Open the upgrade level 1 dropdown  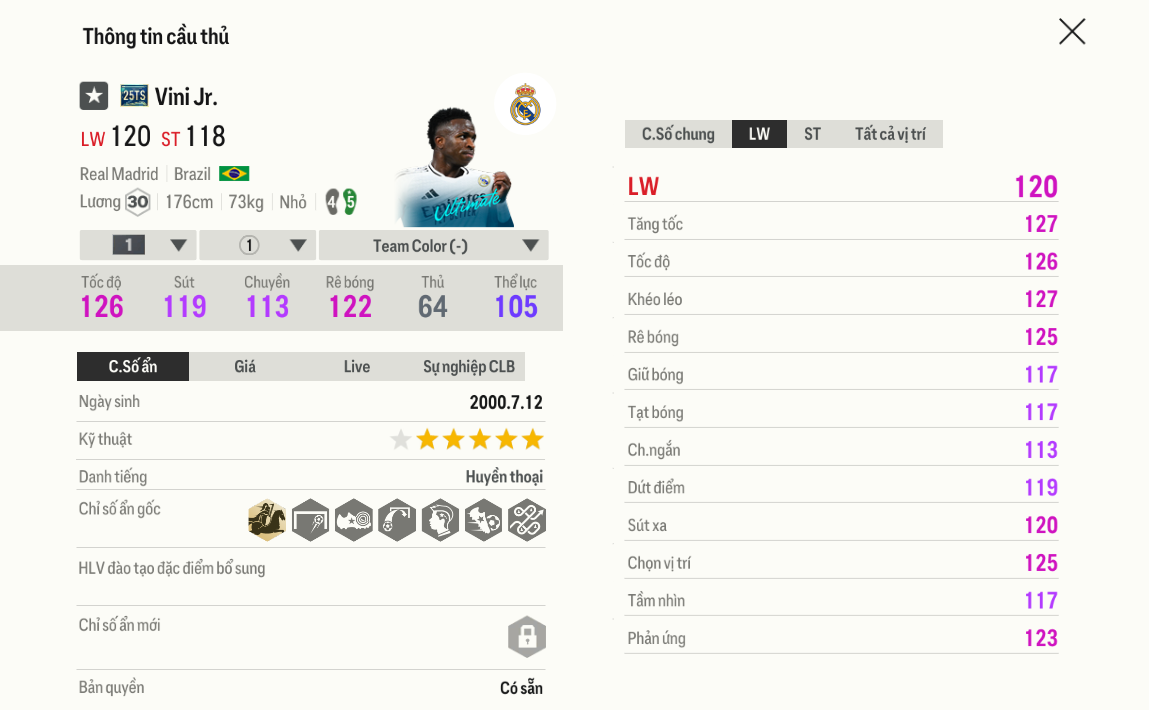(x=138, y=246)
